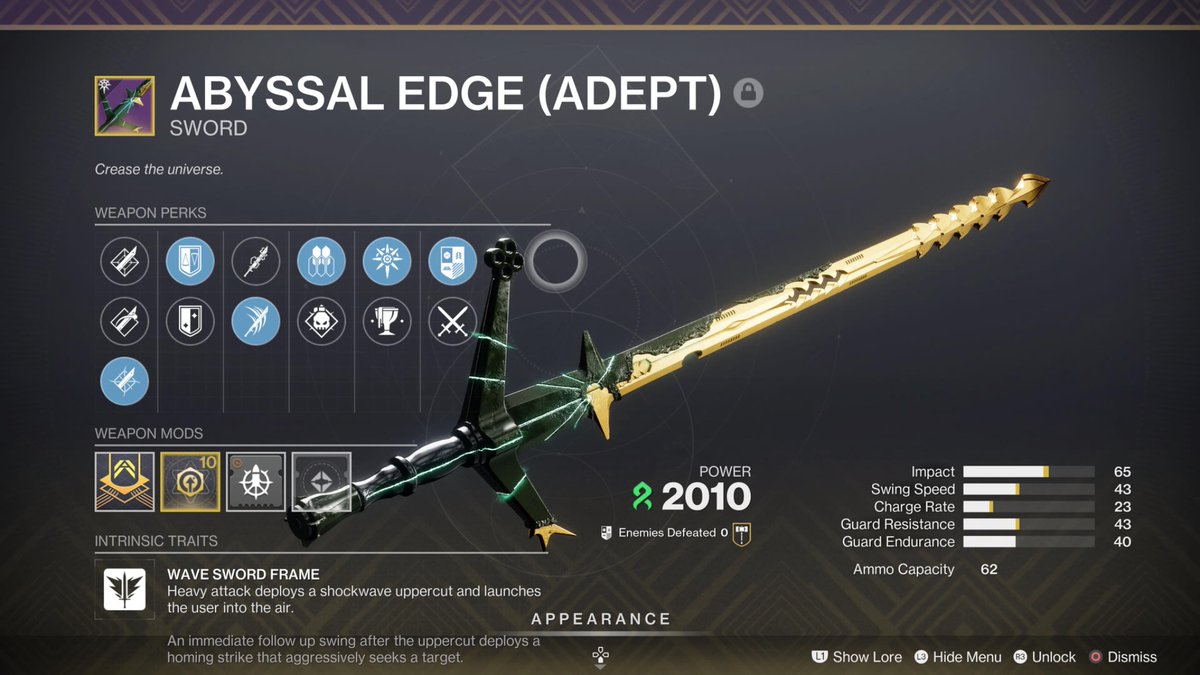Choose the skull in diamond perk
Image resolution: width=1200 pixels, height=675 pixels.
point(321,323)
